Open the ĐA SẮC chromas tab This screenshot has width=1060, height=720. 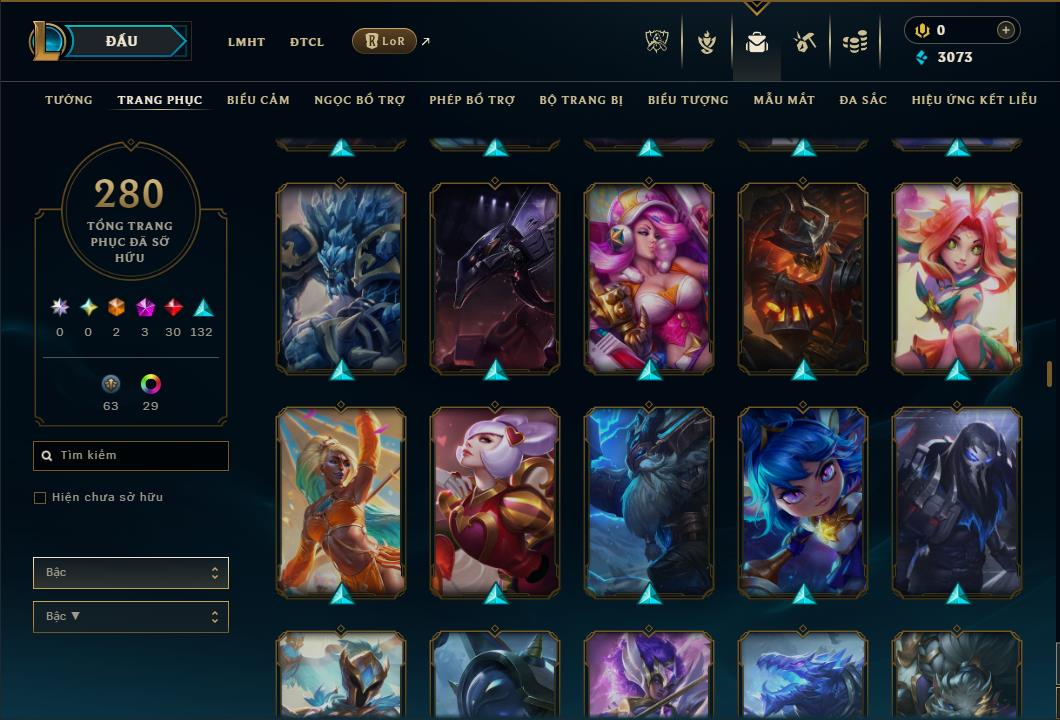pos(863,100)
